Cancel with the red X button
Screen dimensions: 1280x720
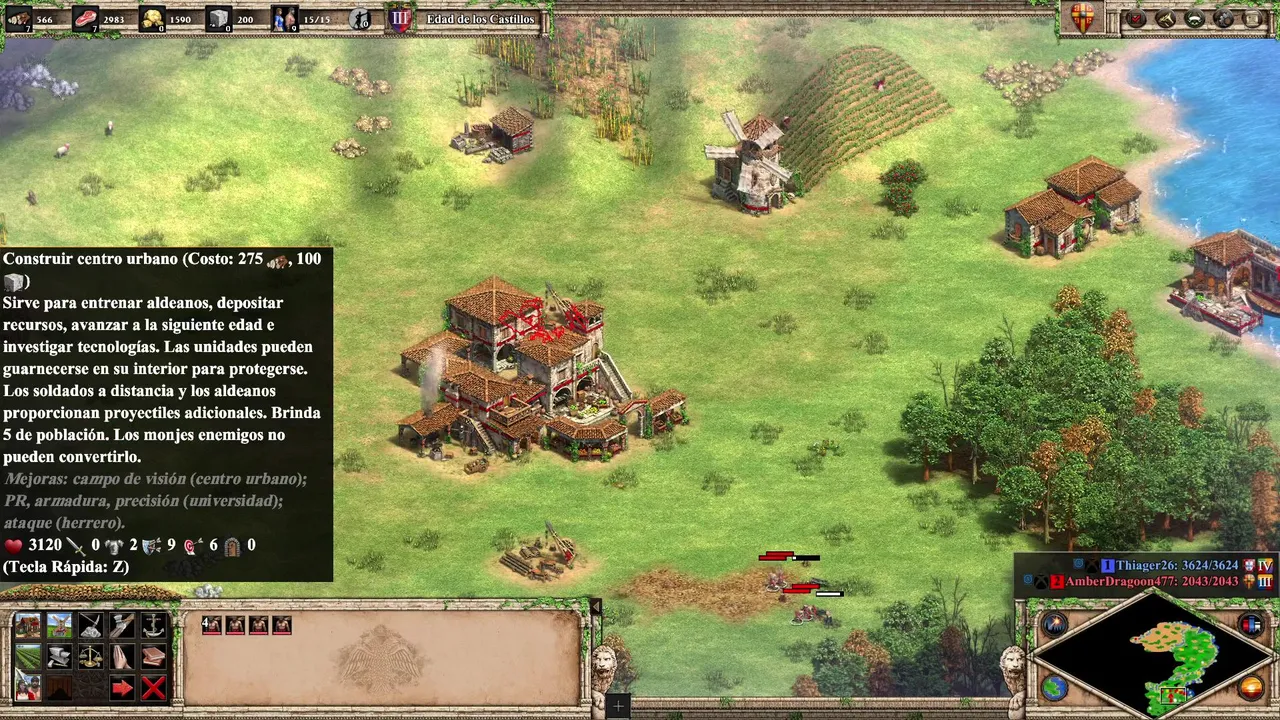[x=153, y=688]
